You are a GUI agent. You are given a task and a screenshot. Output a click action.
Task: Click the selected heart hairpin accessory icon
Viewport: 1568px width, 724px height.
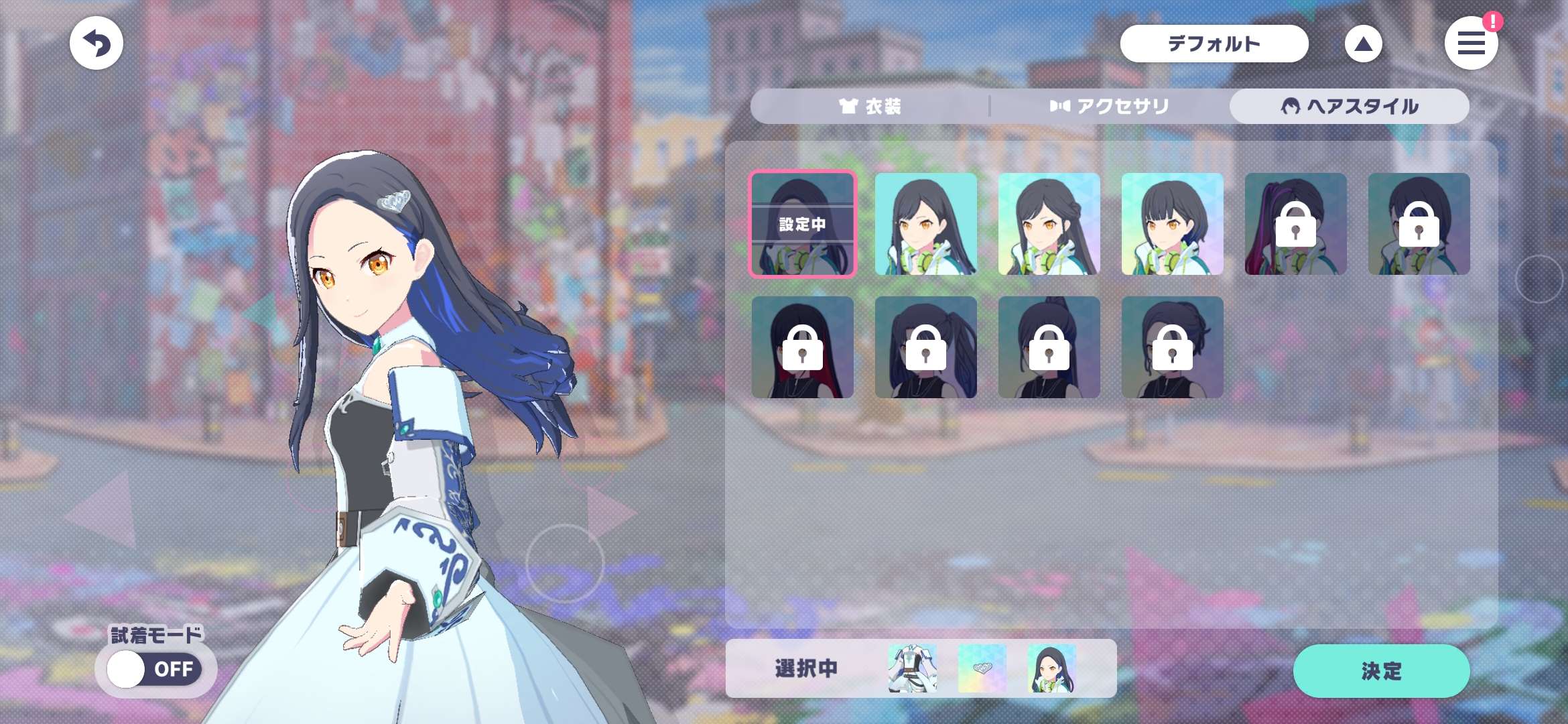[982, 668]
